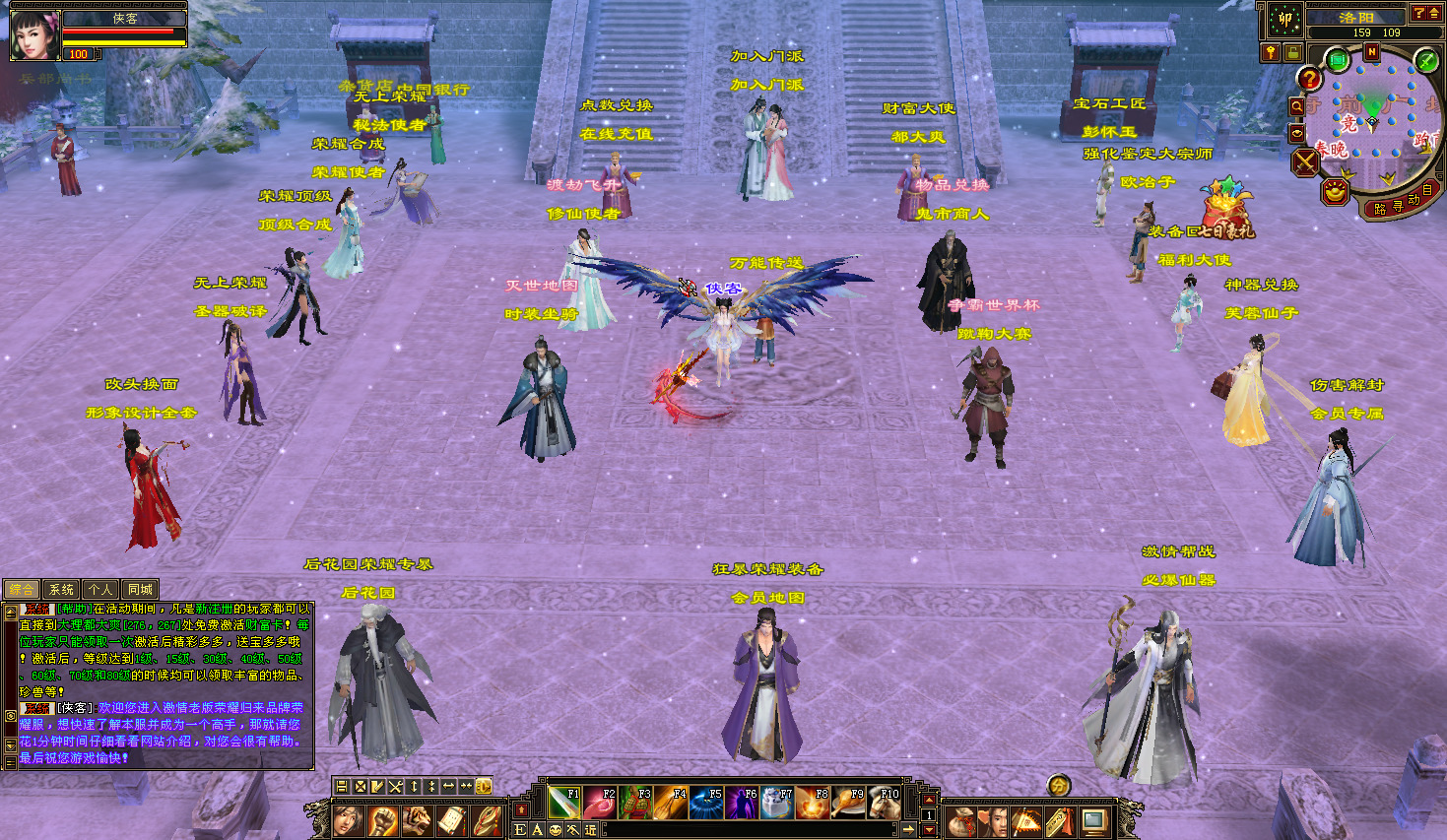Open the chat emoji smiley button

coord(555,830)
